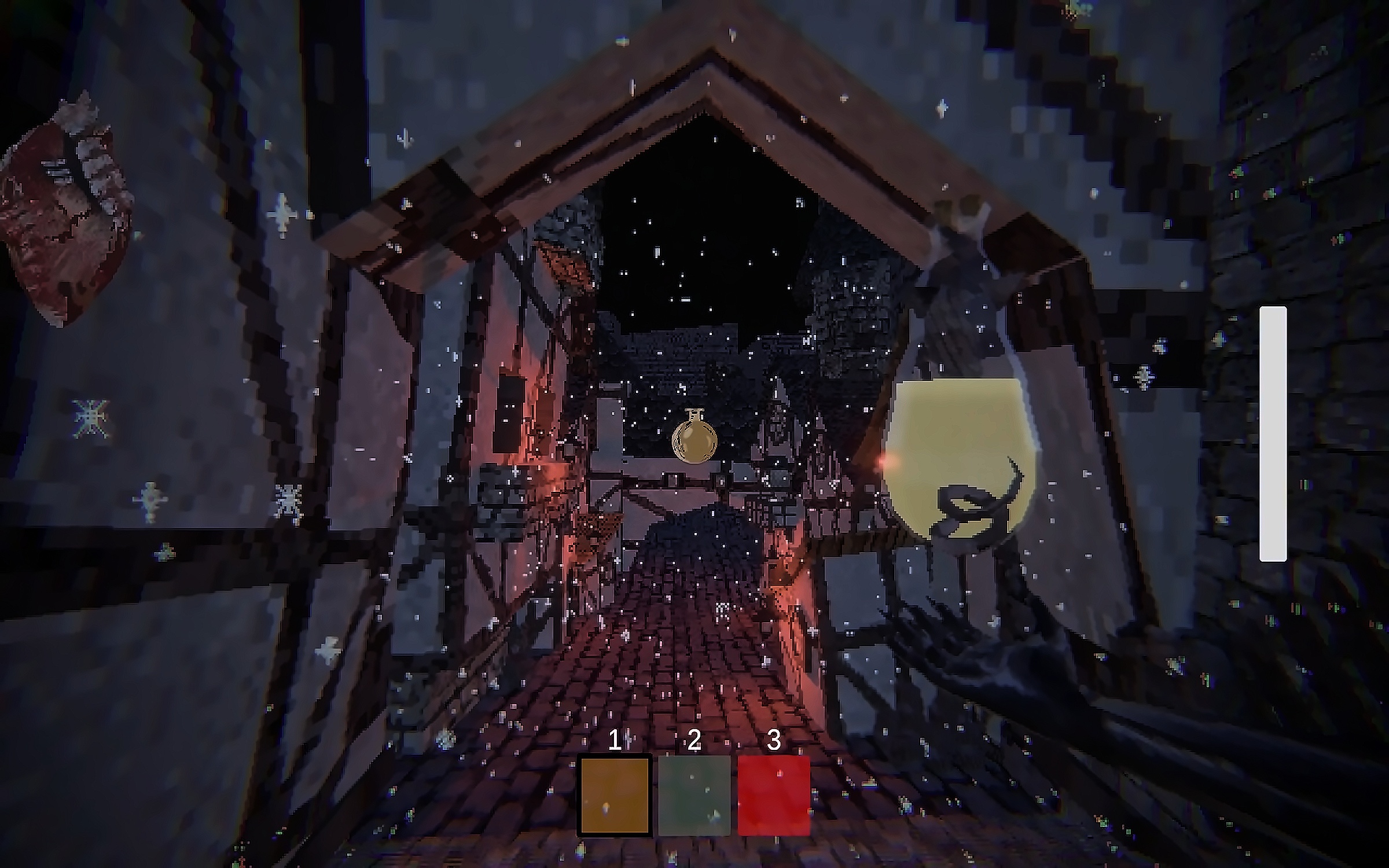Choose the gray-green hotbar slot 2
The height and width of the screenshot is (868, 1389).
[694, 795]
